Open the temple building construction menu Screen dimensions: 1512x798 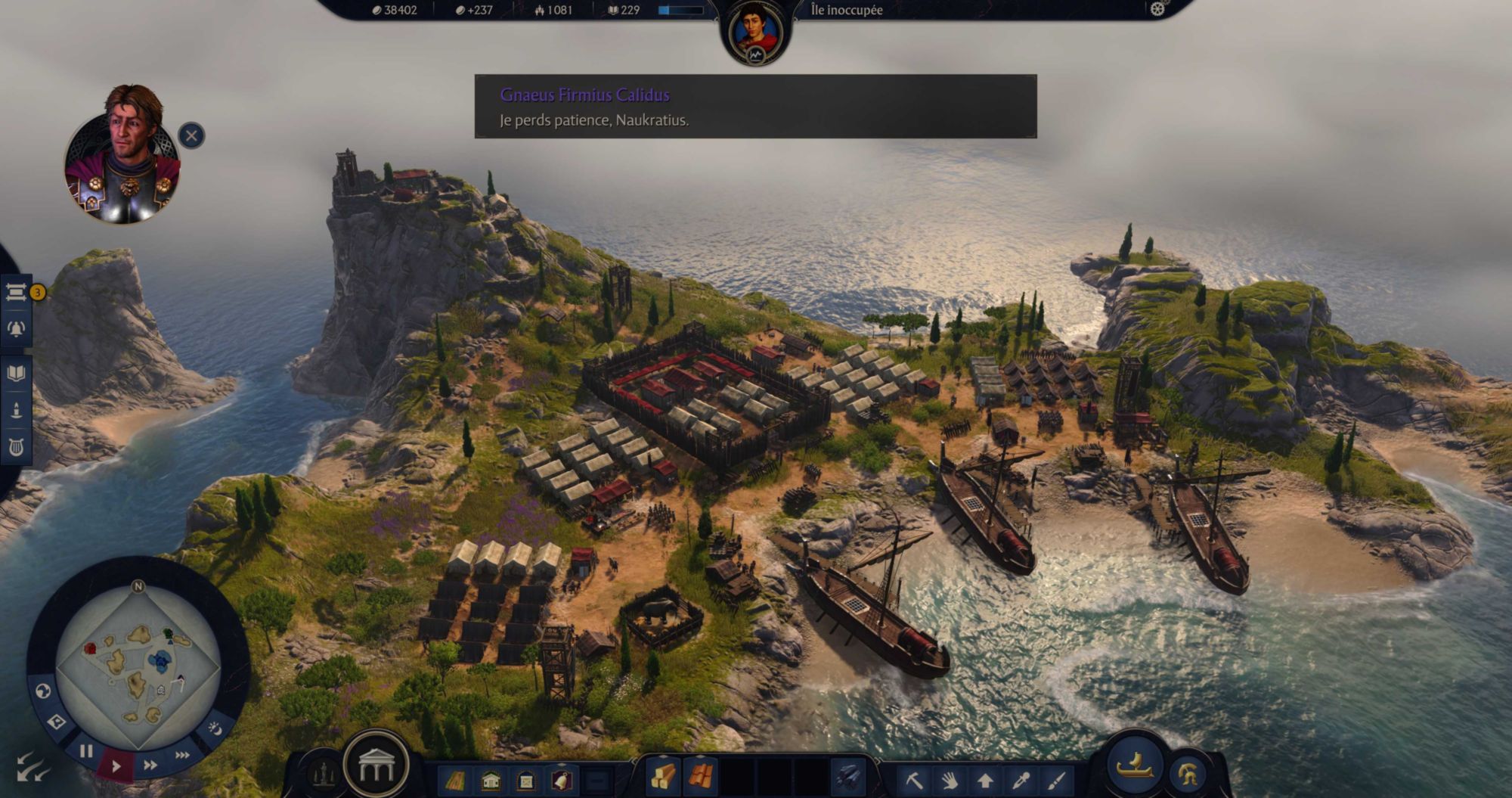(376, 767)
